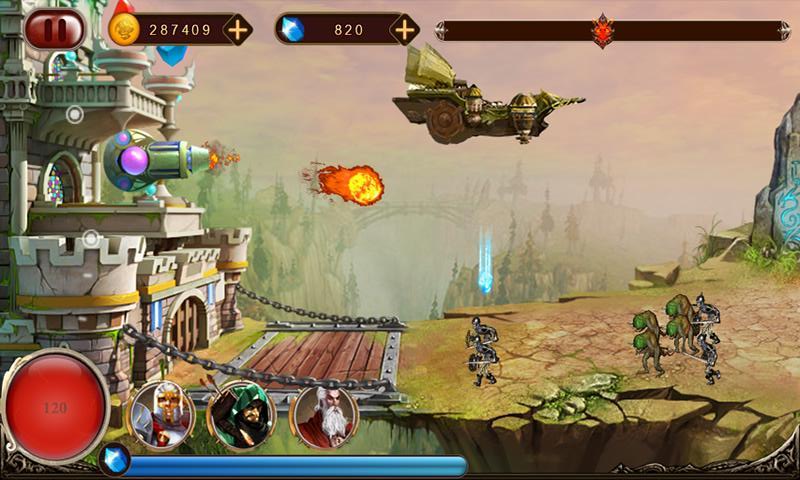
Task: Summon the white-bearded wizard hero
Action: 324,414
